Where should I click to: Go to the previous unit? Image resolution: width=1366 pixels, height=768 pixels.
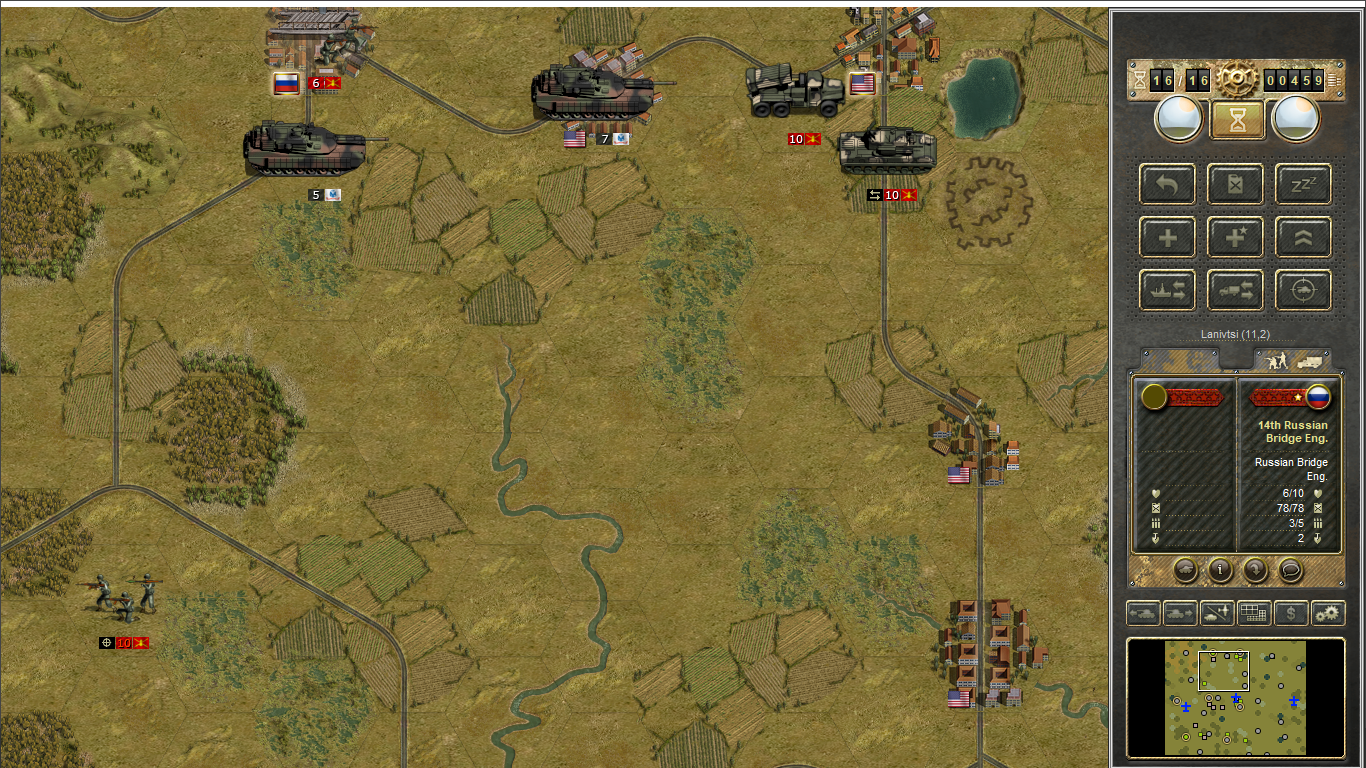point(1143,612)
